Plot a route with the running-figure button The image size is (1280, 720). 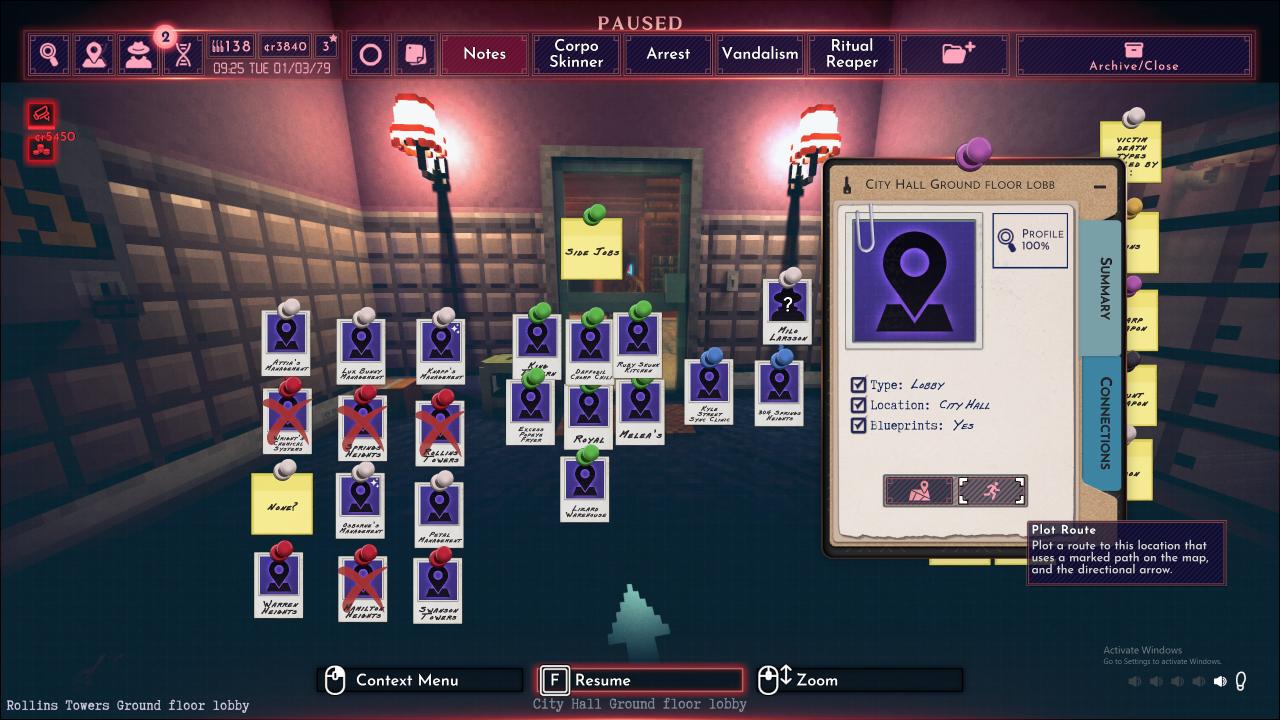[x=991, y=491]
